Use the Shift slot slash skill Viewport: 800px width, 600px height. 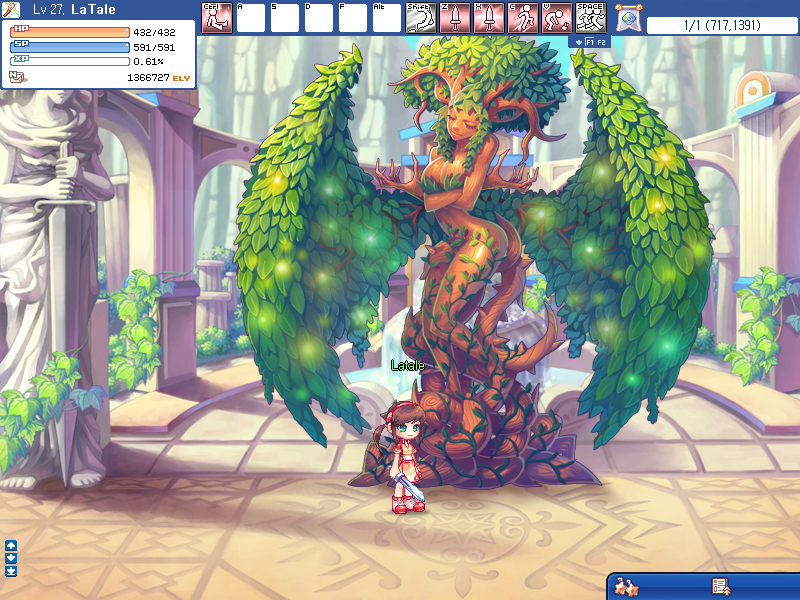click(420, 18)
